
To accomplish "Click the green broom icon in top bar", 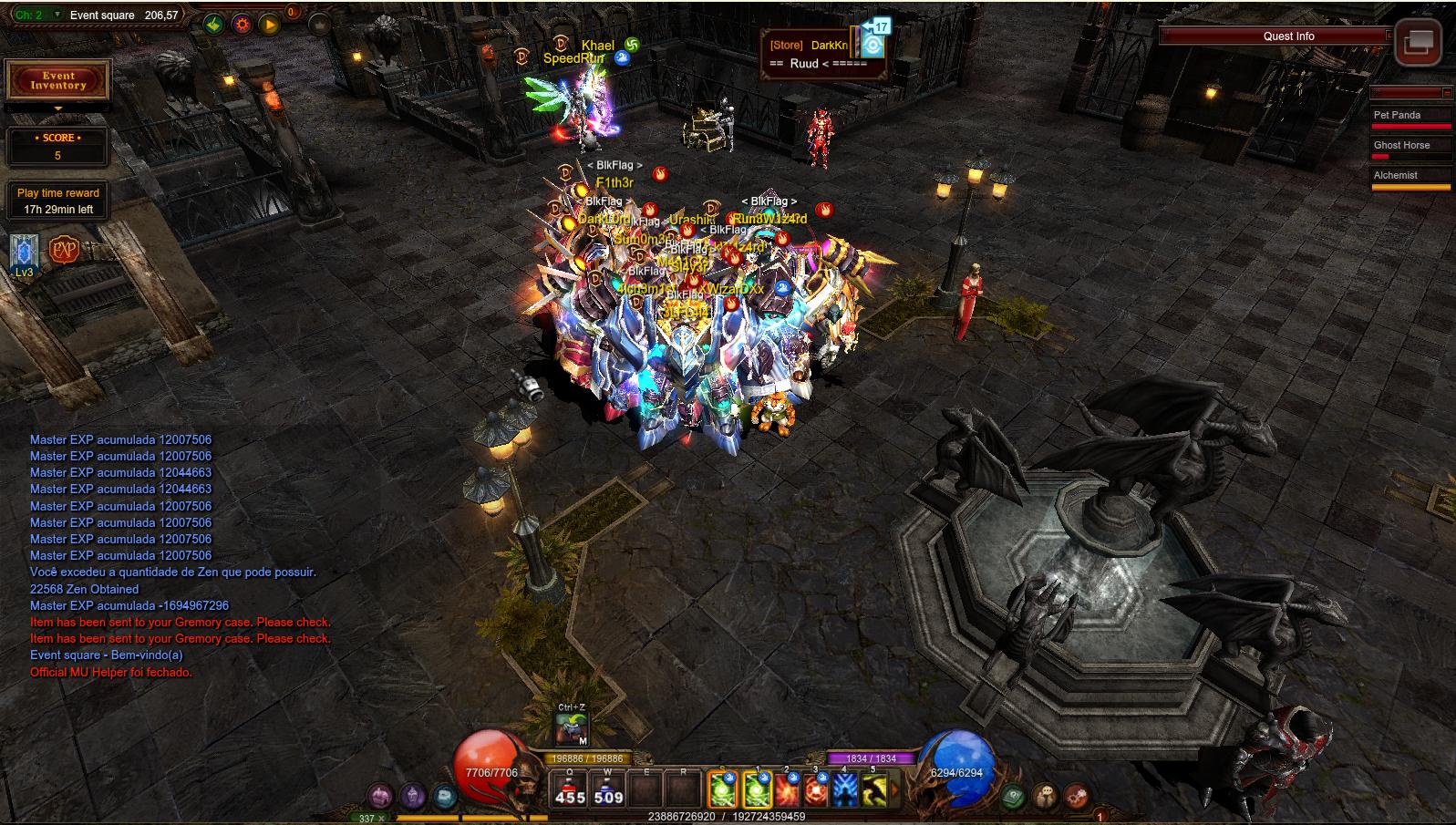I will tap(213, 25).
